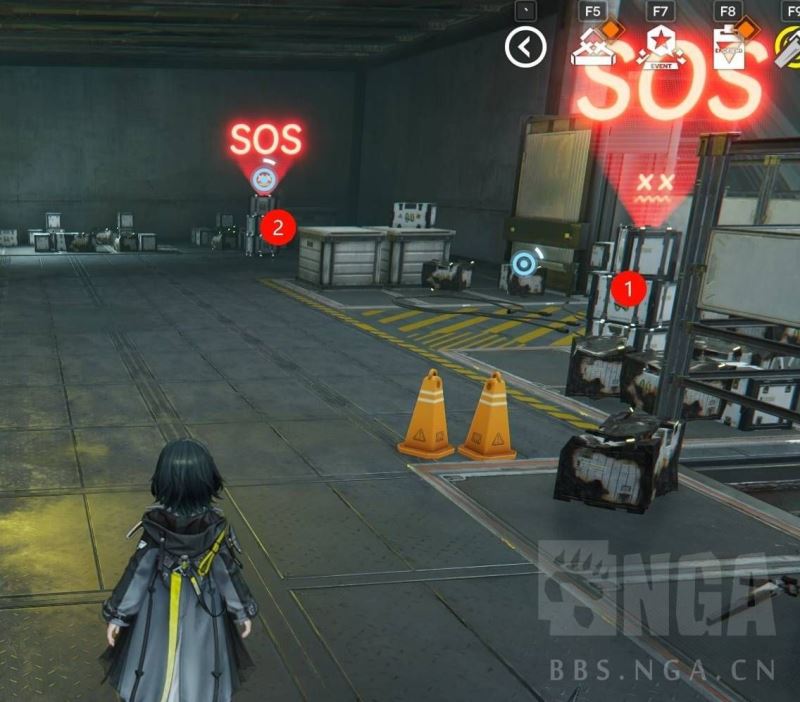This screenshot has width=800, height=702.
Task: Open the yellow circle icon at the screen edge
Action: pos(789,47)
